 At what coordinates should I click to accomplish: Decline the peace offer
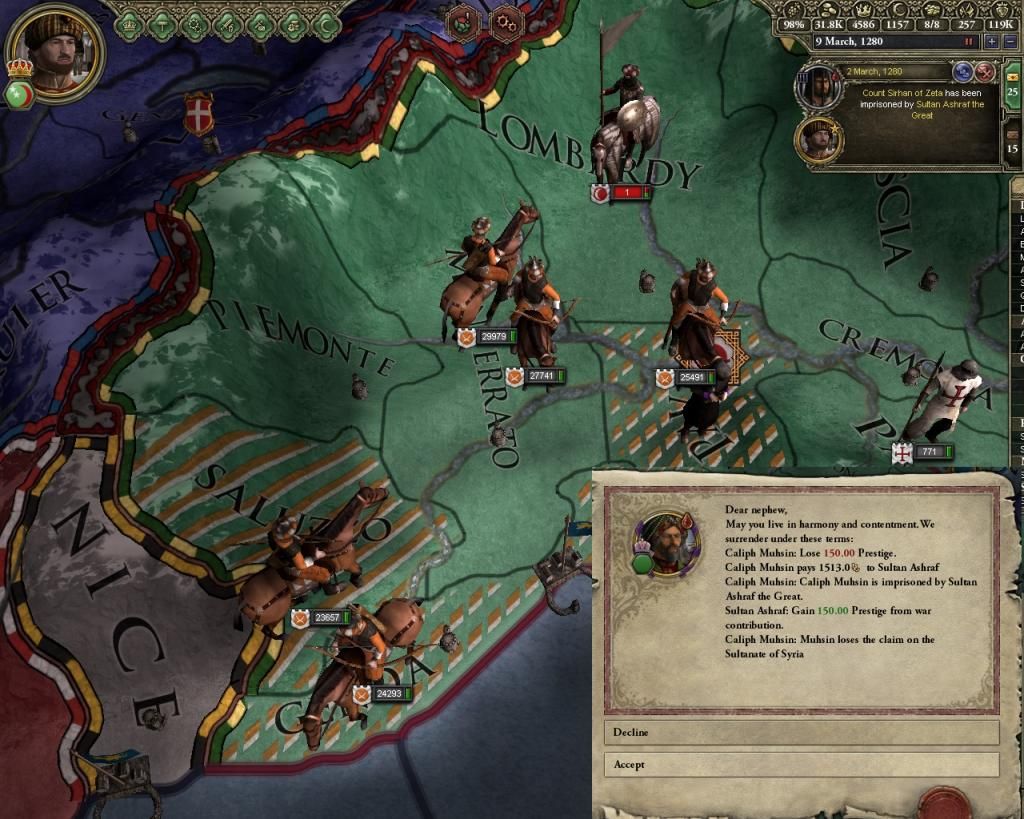(800, 733)
